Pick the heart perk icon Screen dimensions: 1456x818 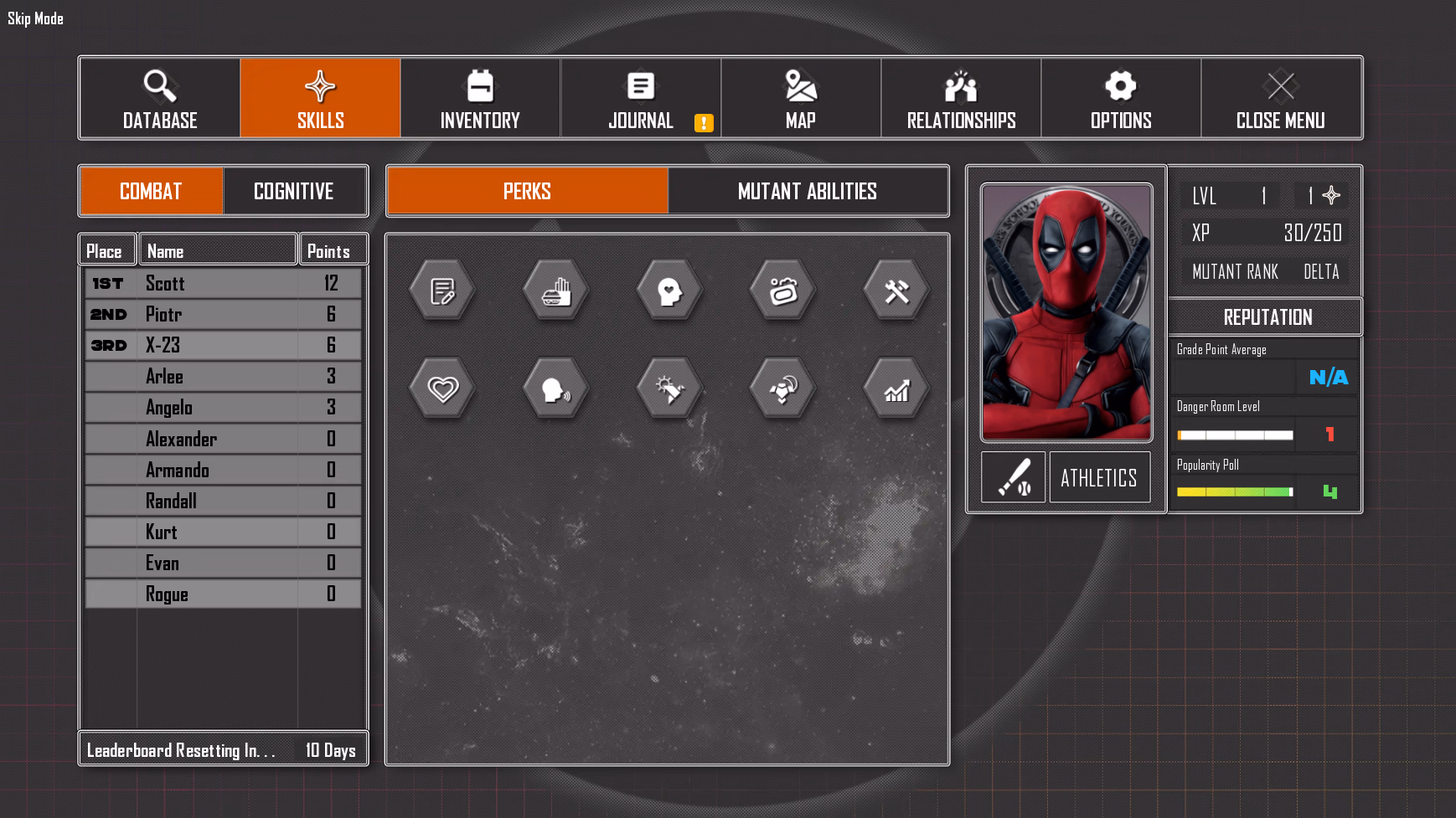(442, 388)
